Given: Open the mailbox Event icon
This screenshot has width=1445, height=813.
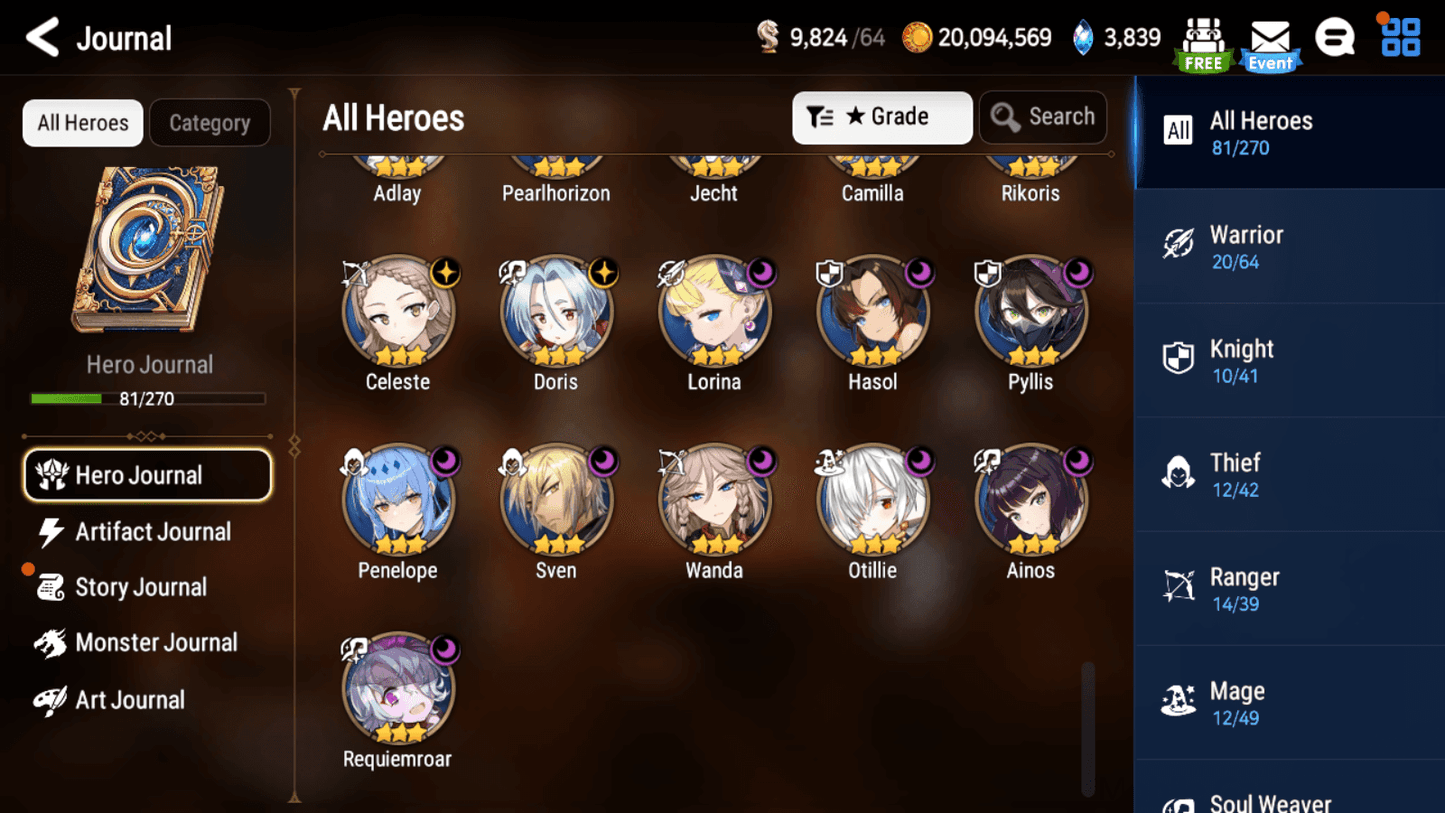Looking at the screenshot, I should point(1270,45).
